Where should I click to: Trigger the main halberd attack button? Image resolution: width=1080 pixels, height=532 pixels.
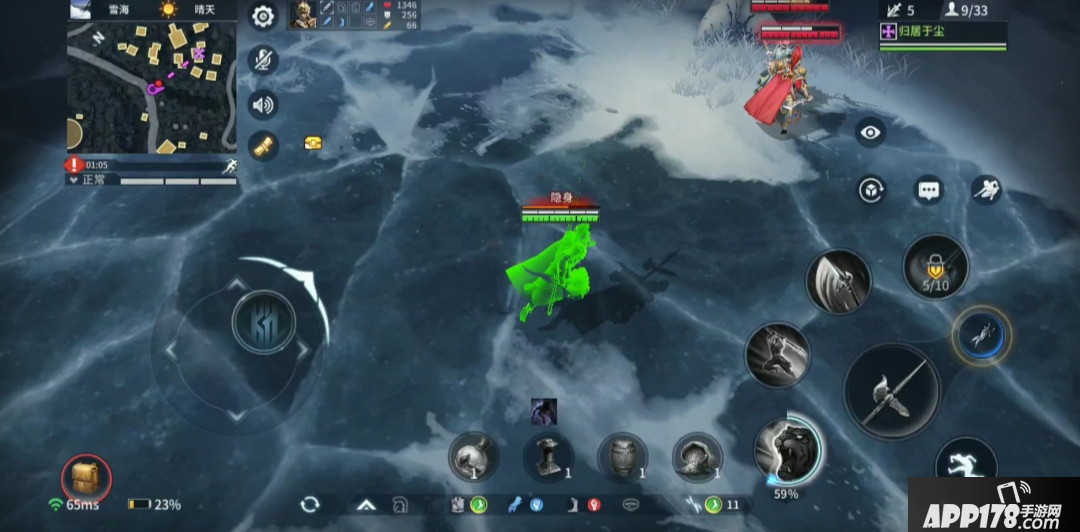click(x=891, y=391)
